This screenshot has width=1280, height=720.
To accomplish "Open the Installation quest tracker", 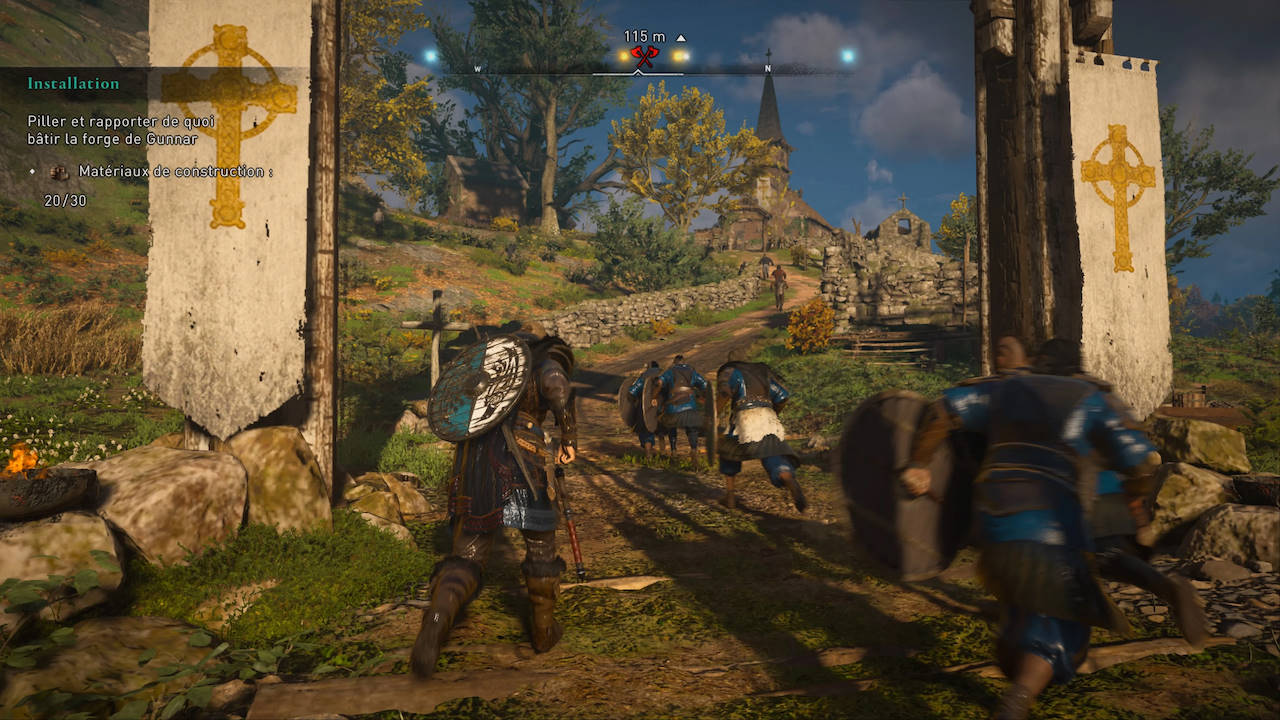I will [x=73, y=84].
